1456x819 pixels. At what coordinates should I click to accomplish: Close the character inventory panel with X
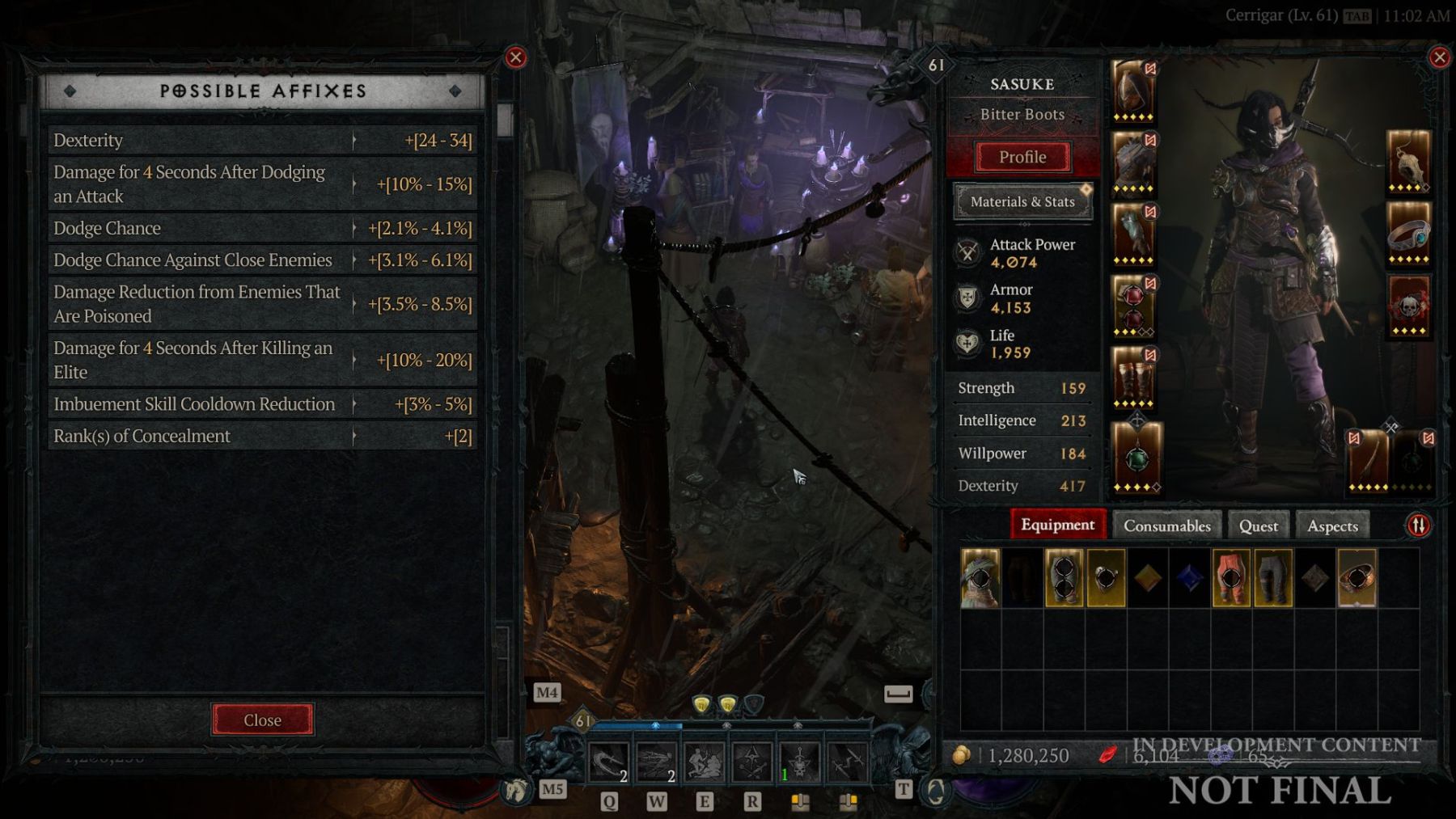click(1439, 57)
